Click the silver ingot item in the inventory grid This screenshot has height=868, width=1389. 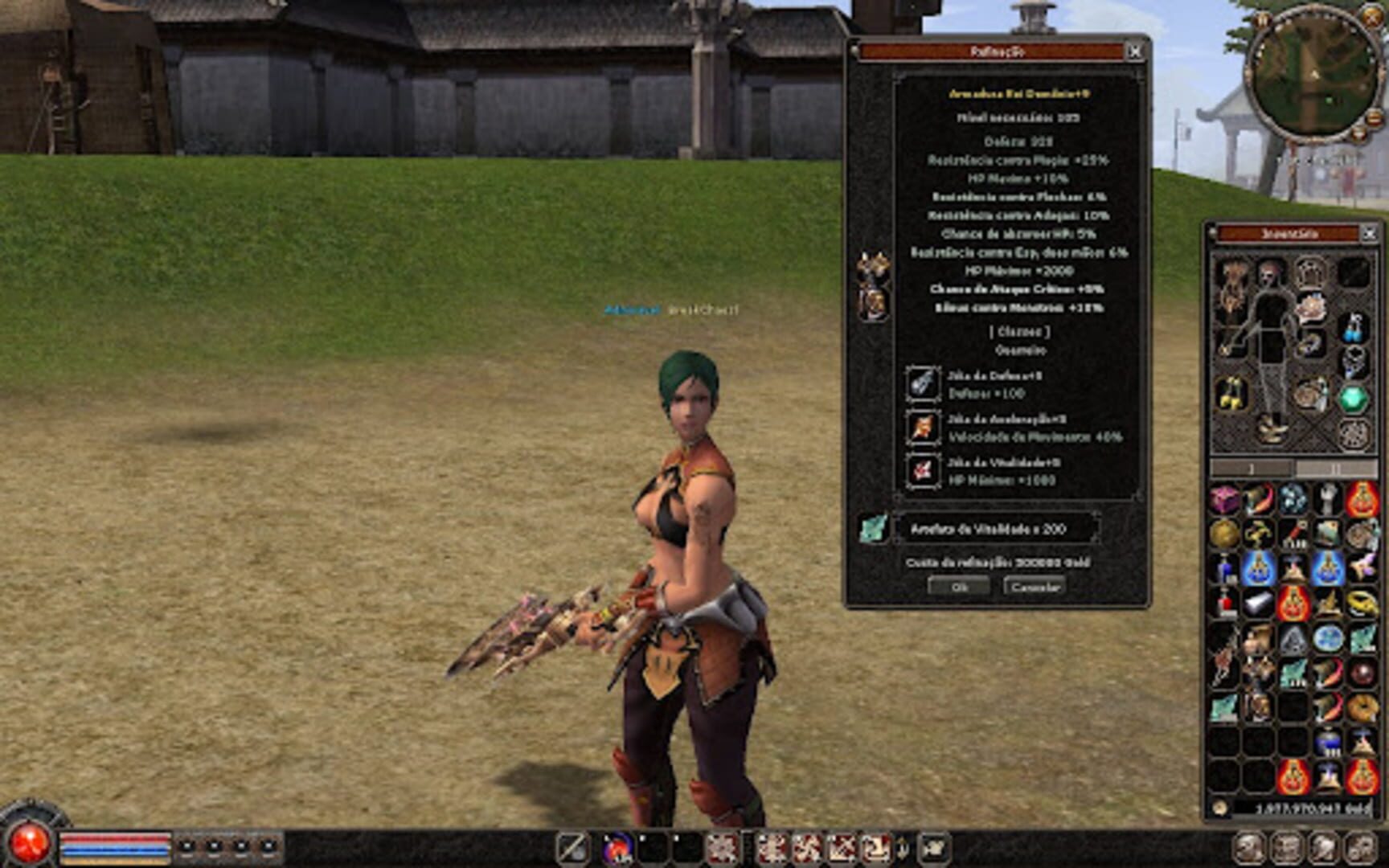(1260, 601)
